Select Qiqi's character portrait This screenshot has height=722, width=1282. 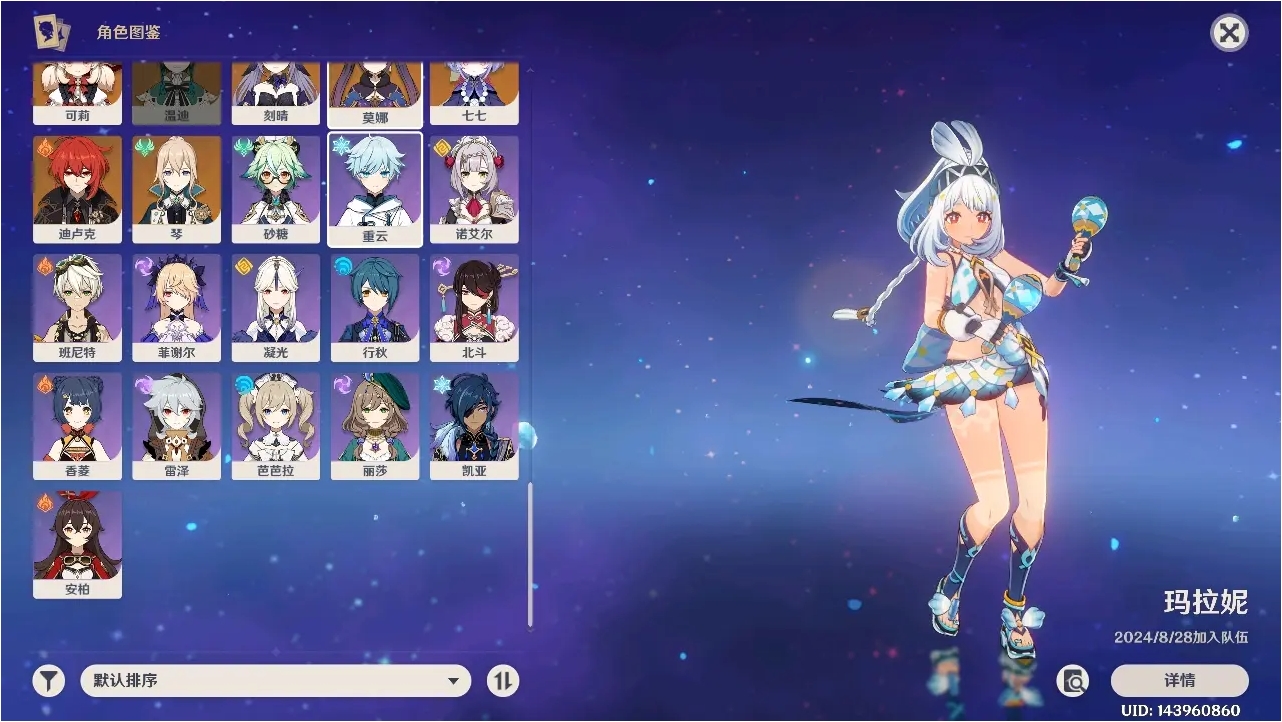pos(476,90)
